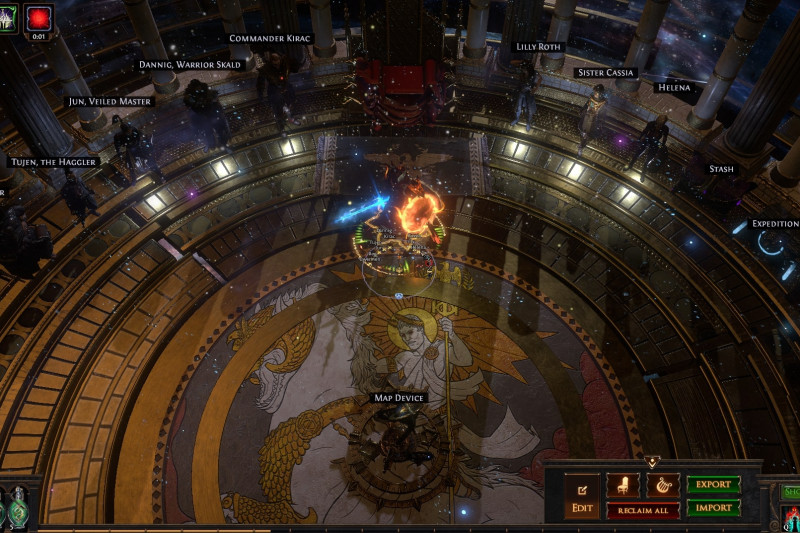Select the Stash name label
This screenshot has height=533, width=800.
(721, 169)
